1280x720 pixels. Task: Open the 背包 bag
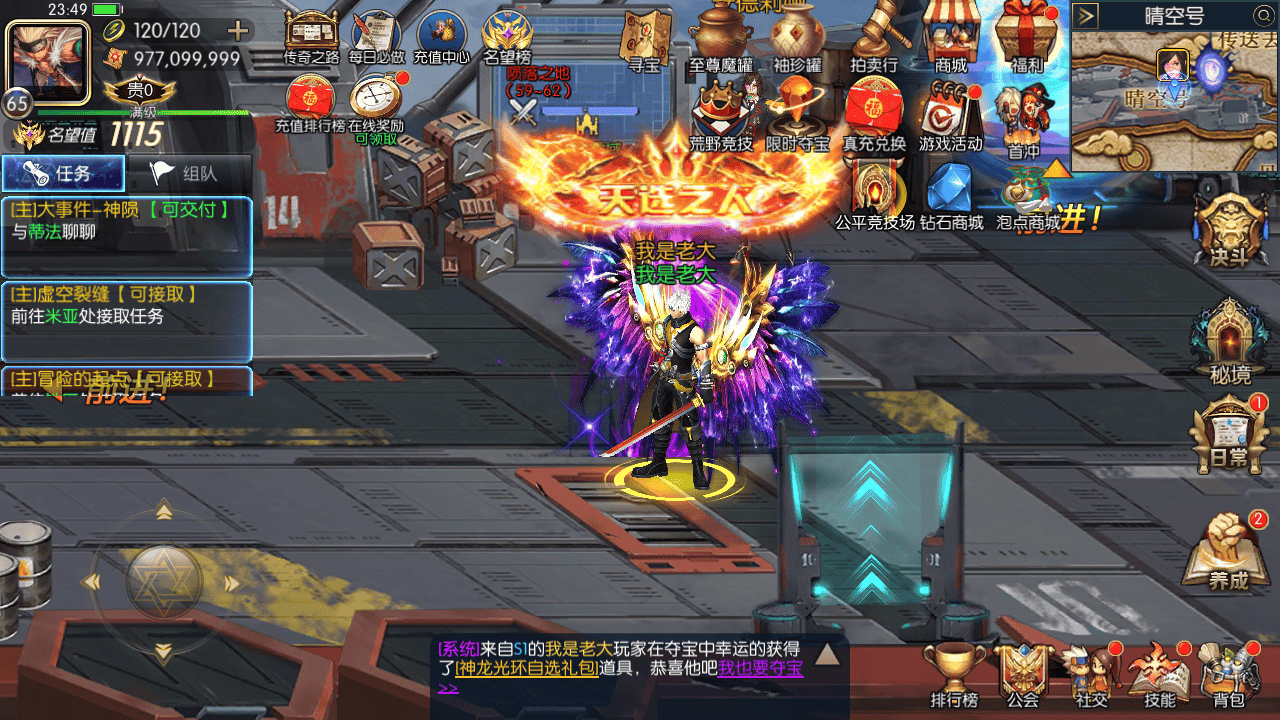click(x=1228, y=675)
